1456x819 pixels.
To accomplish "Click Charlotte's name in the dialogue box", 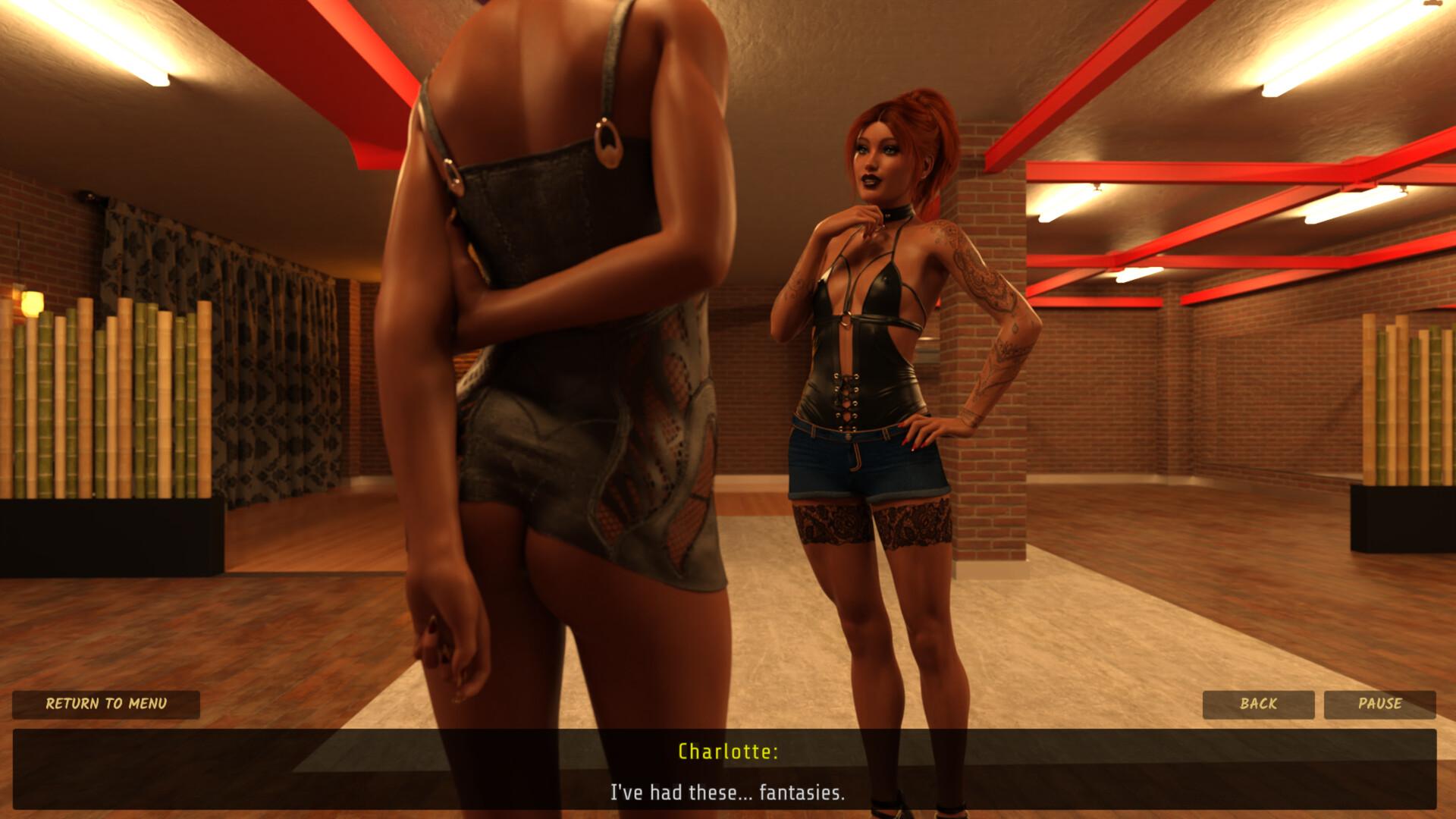I will click(728, 753).
